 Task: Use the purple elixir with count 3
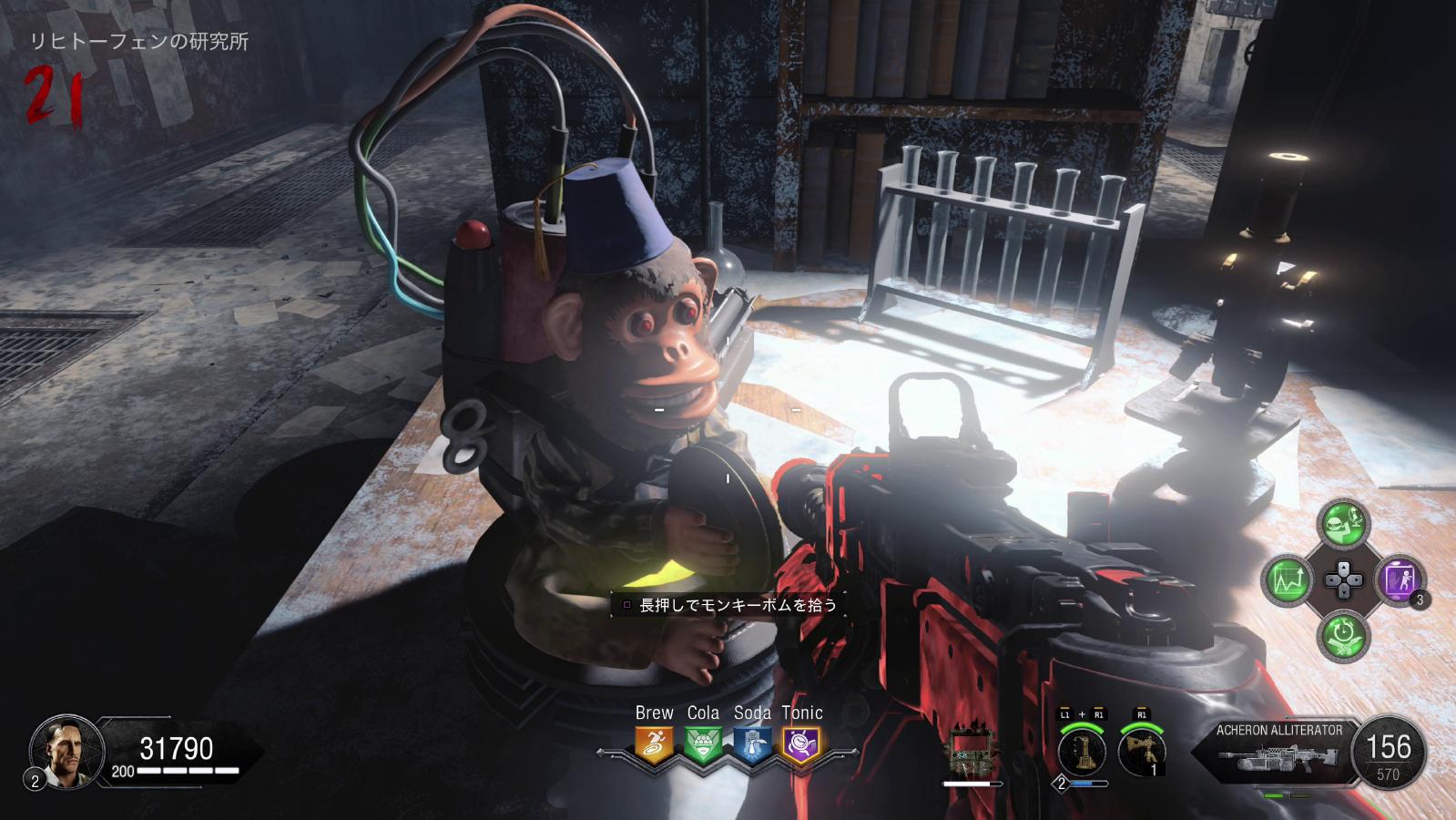tap(1400, 579)
